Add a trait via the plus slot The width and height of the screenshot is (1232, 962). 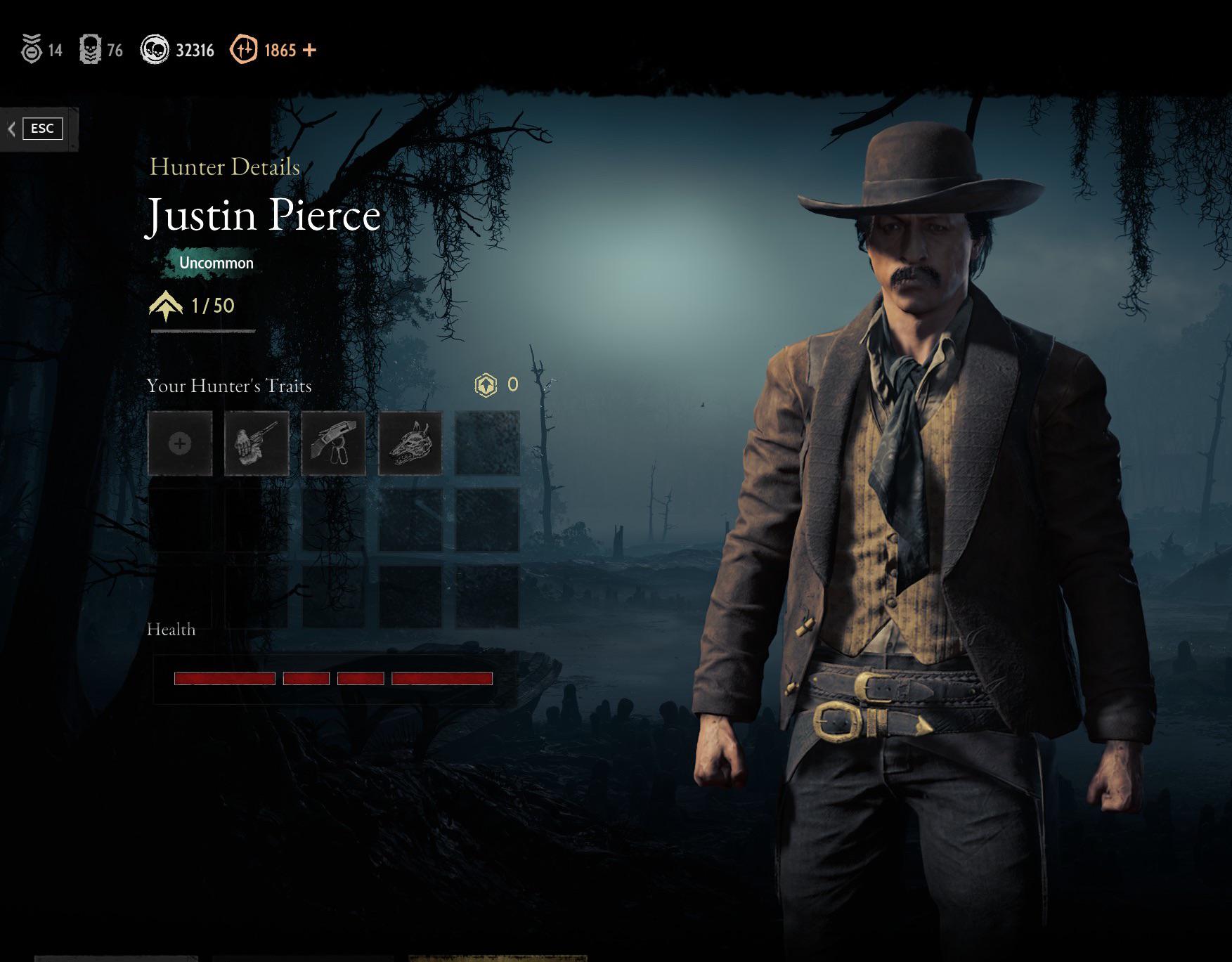[x=180, y=443]
